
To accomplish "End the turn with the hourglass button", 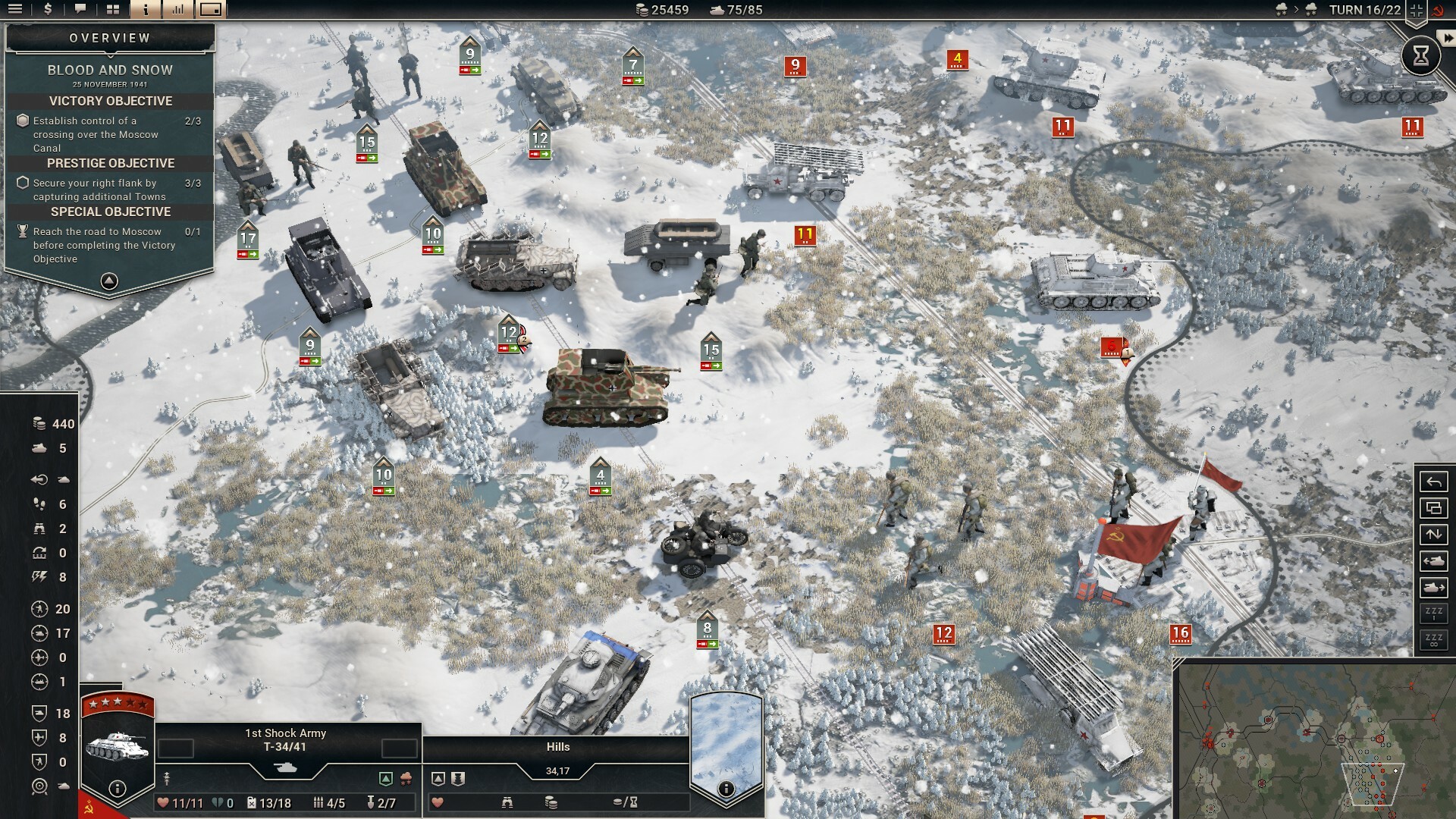I will (1420, 55).
